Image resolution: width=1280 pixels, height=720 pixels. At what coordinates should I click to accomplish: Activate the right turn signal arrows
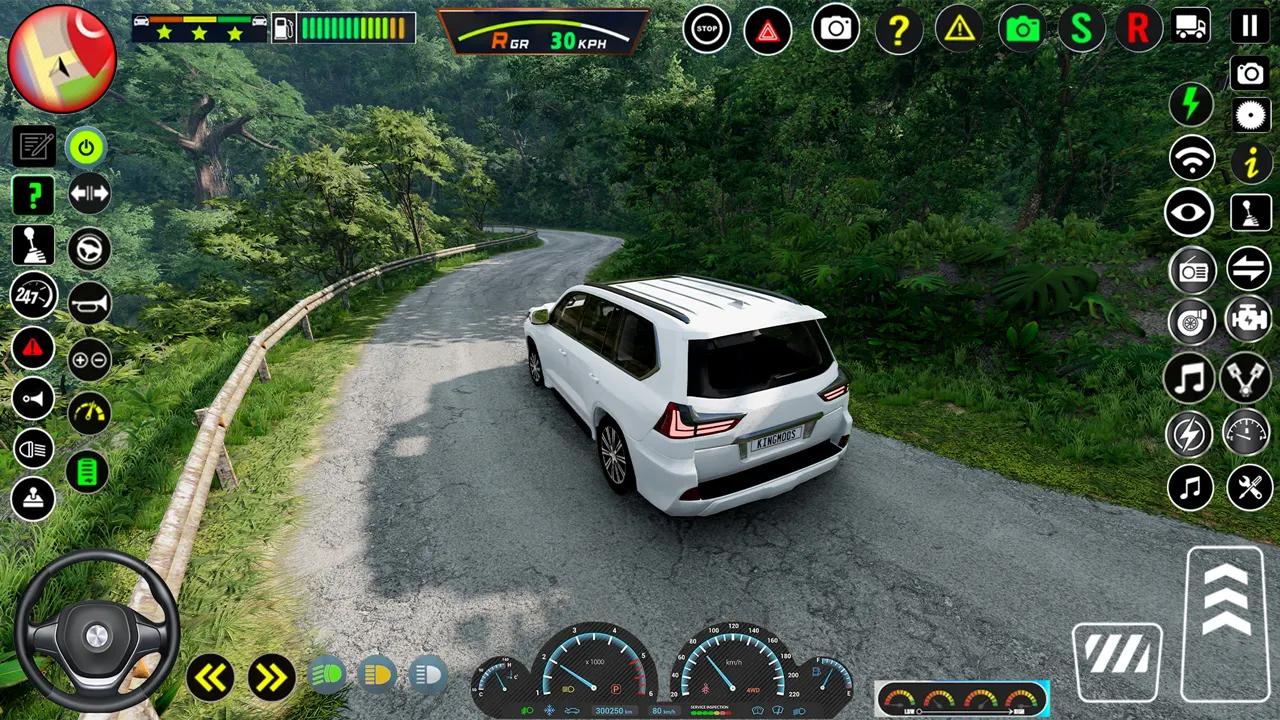(x=271, y=678)
